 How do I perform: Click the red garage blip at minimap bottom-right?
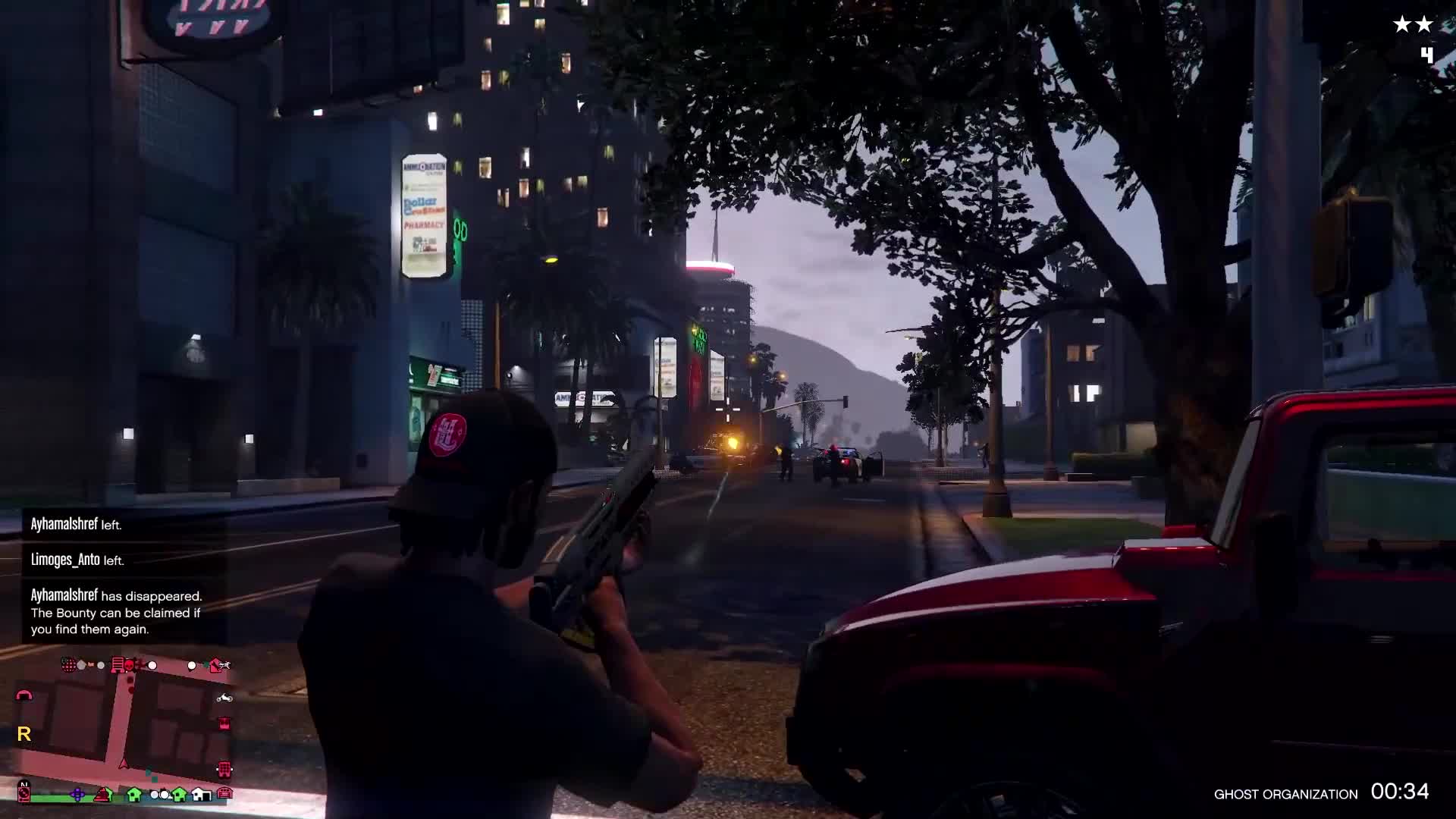click(224, 792)
